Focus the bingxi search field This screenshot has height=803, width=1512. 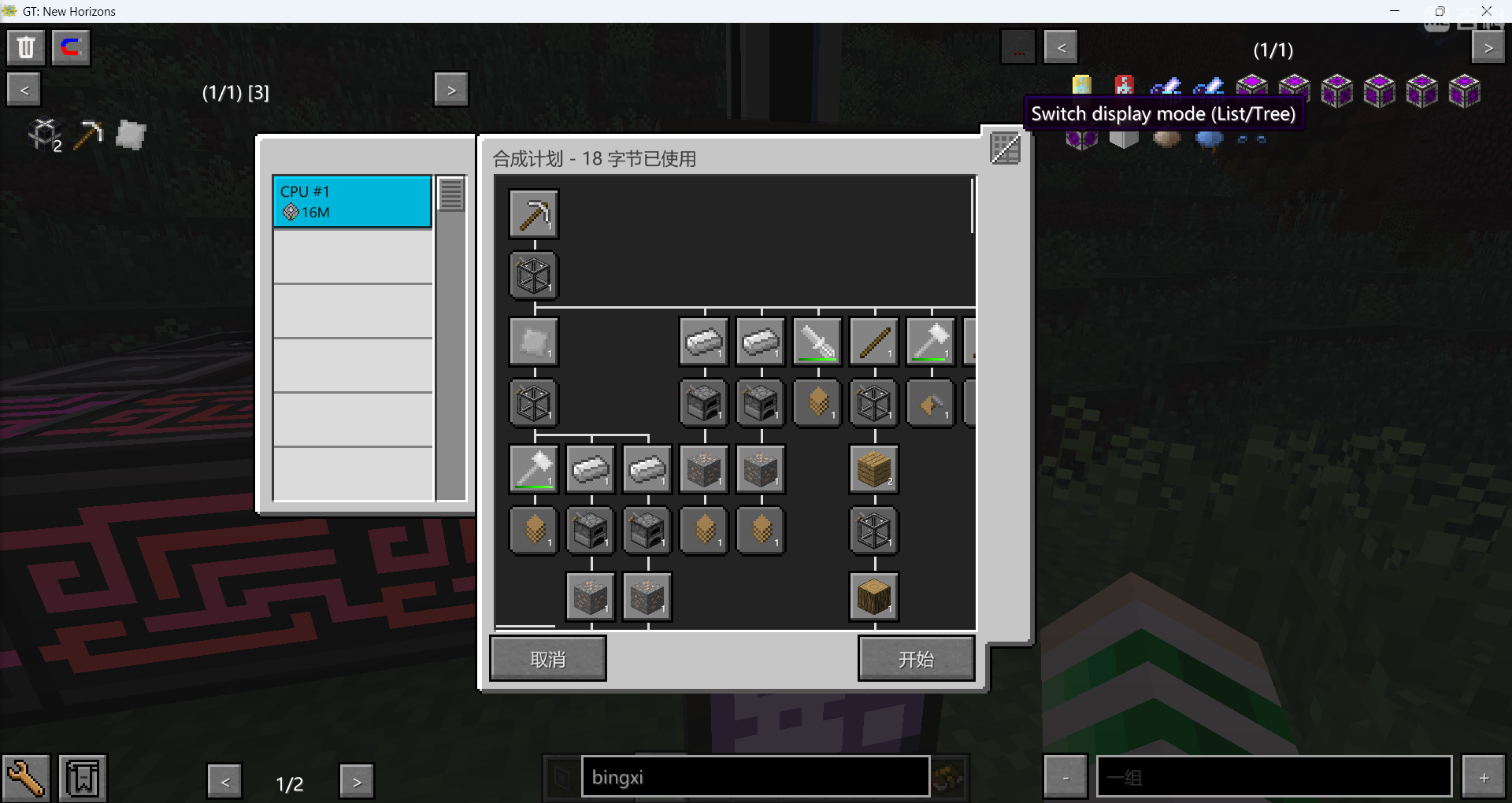754,777
